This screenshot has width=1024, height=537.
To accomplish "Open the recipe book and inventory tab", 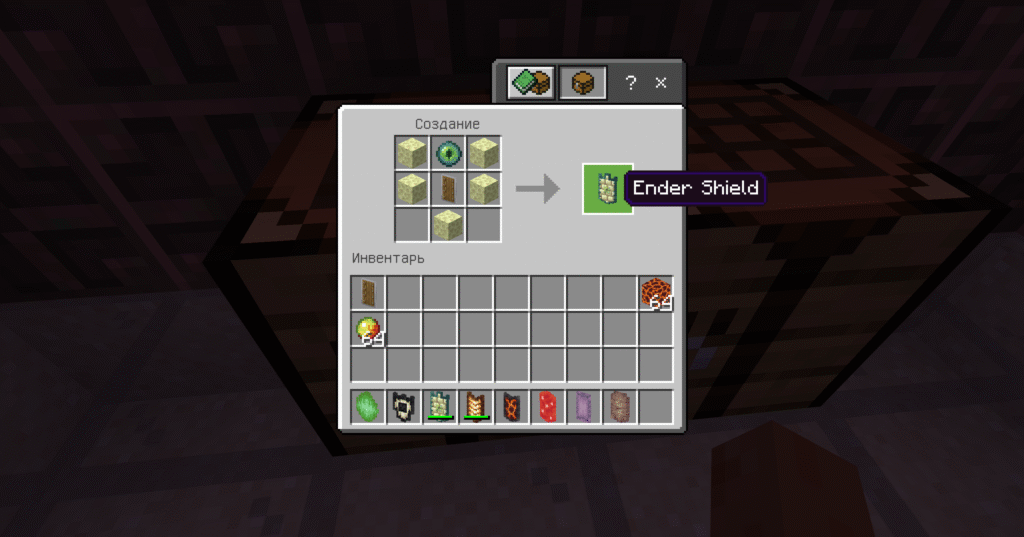I will pyautogui.click(x=530, y=83).
